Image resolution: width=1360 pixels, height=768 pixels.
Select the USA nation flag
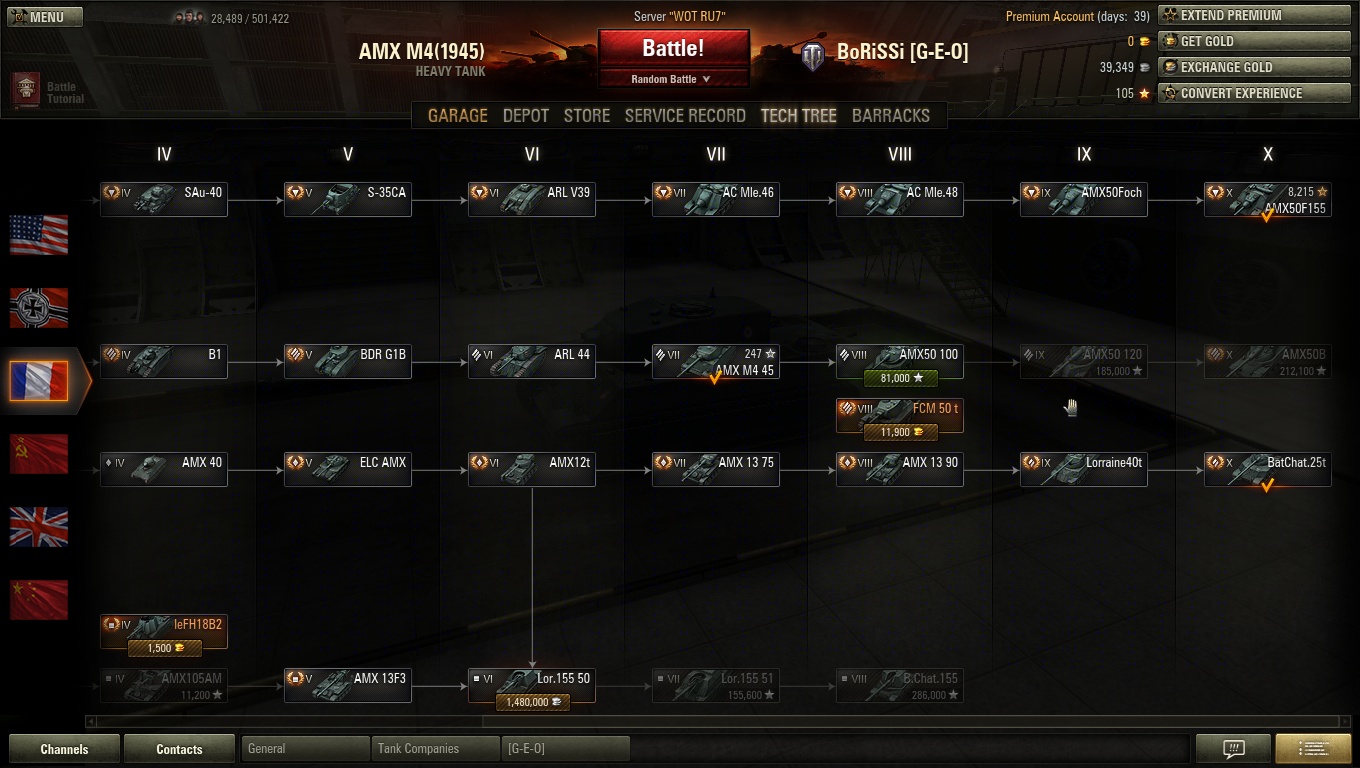[x=39, y=235]
